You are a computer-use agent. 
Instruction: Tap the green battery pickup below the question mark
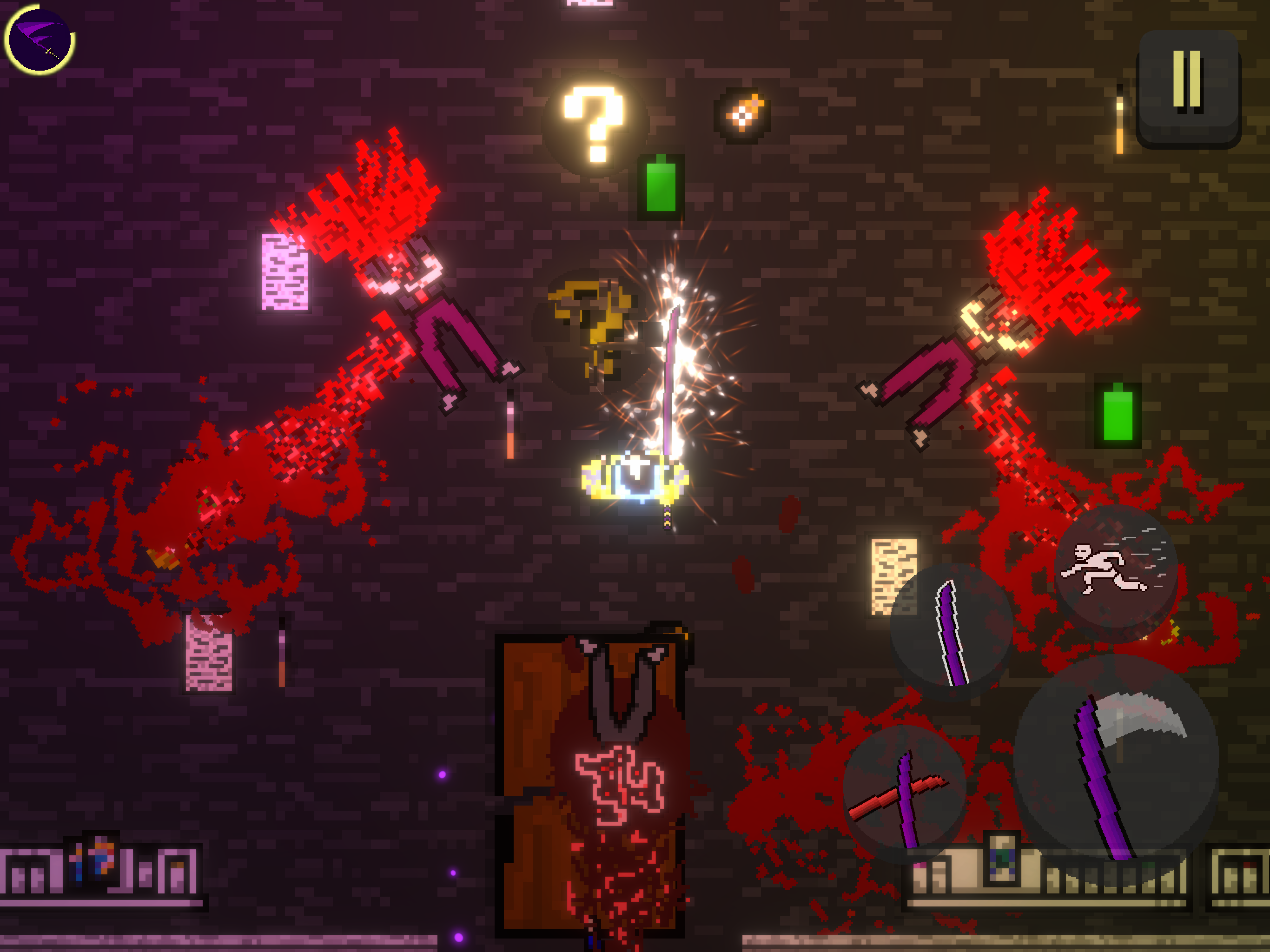tap(660, 186)
